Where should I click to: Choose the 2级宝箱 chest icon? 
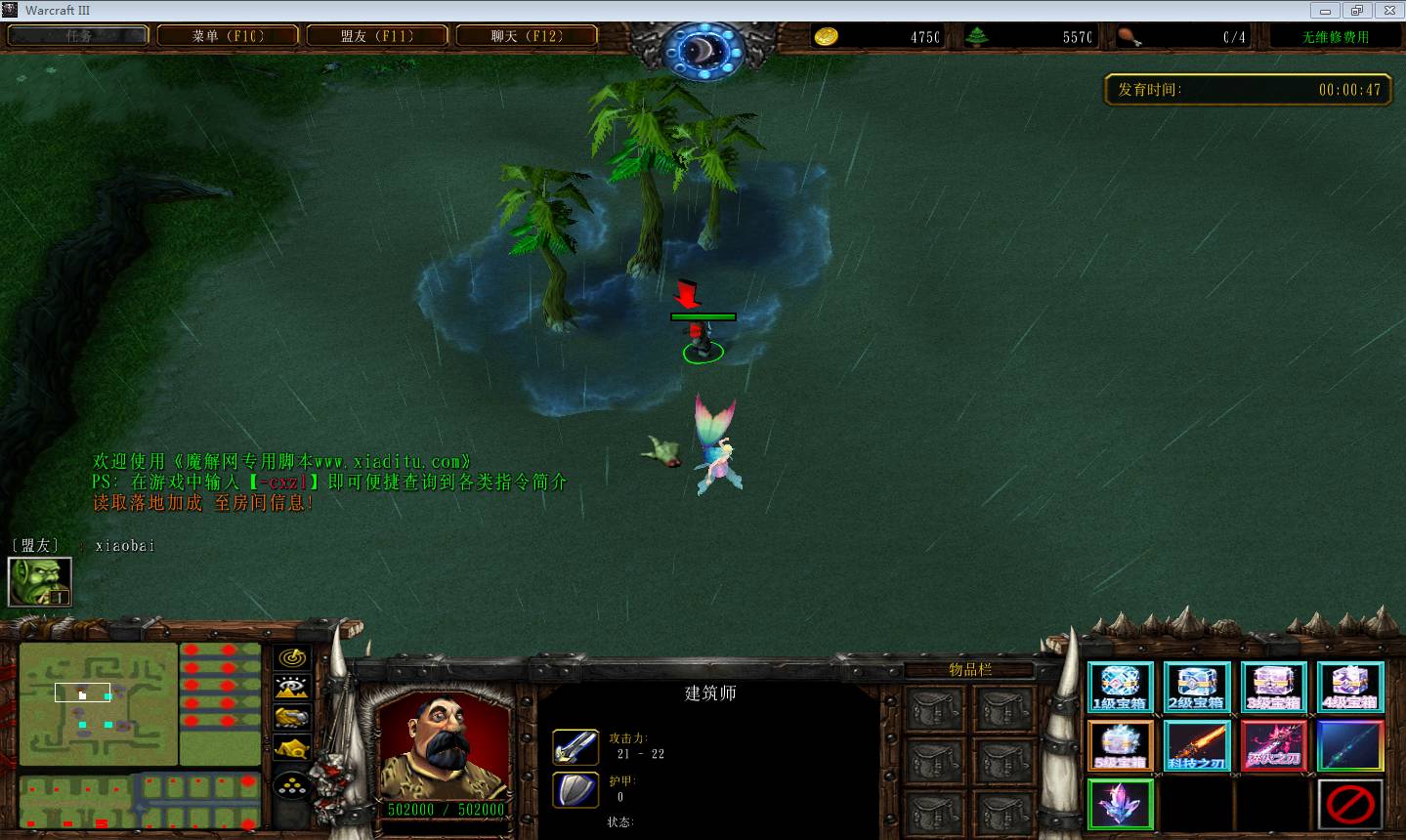point(1197,687)
